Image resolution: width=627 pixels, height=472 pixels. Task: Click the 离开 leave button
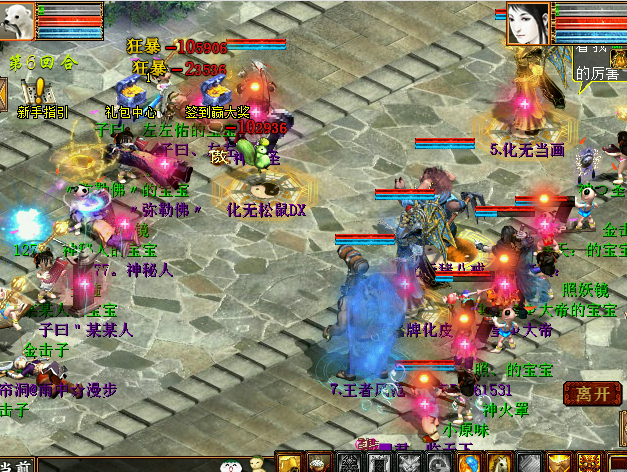[593, 393]
